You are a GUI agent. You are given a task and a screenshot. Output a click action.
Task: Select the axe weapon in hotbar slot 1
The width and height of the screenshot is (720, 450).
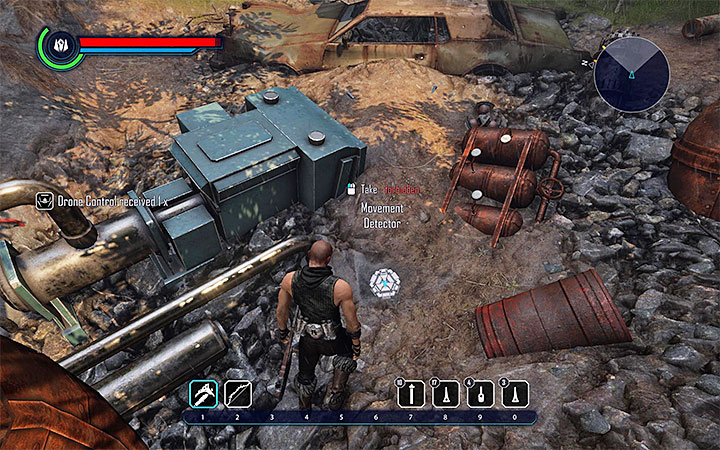point(203,394)
